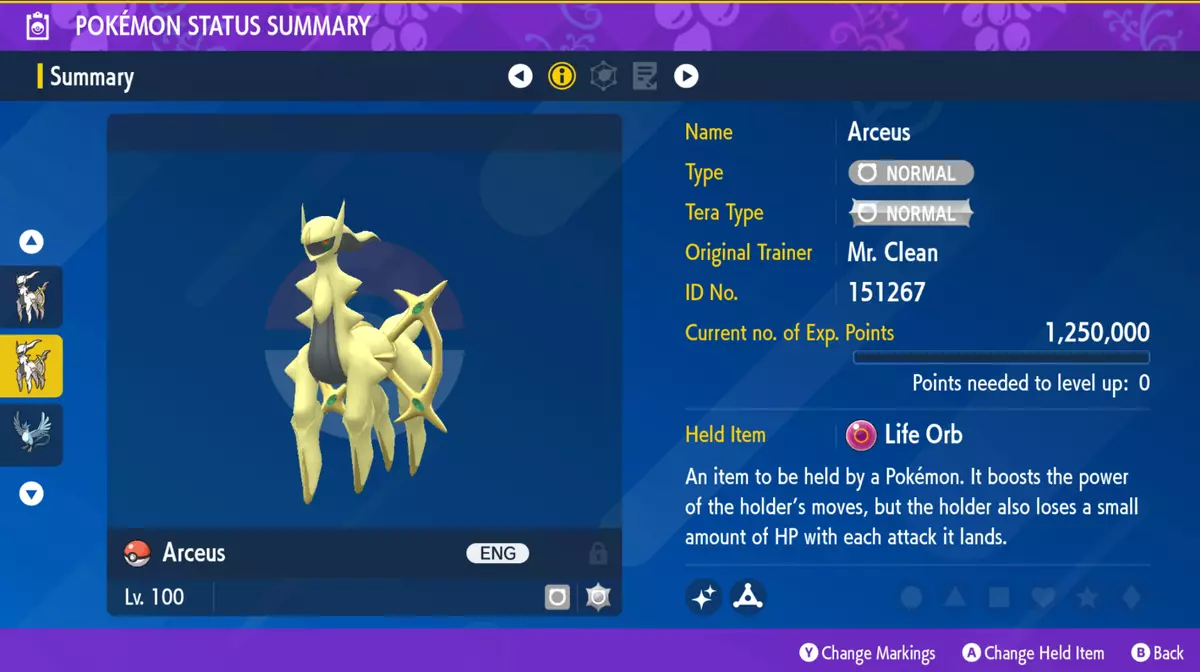
Task: Open the hexagon stats tab
Action: coord(603,76)
